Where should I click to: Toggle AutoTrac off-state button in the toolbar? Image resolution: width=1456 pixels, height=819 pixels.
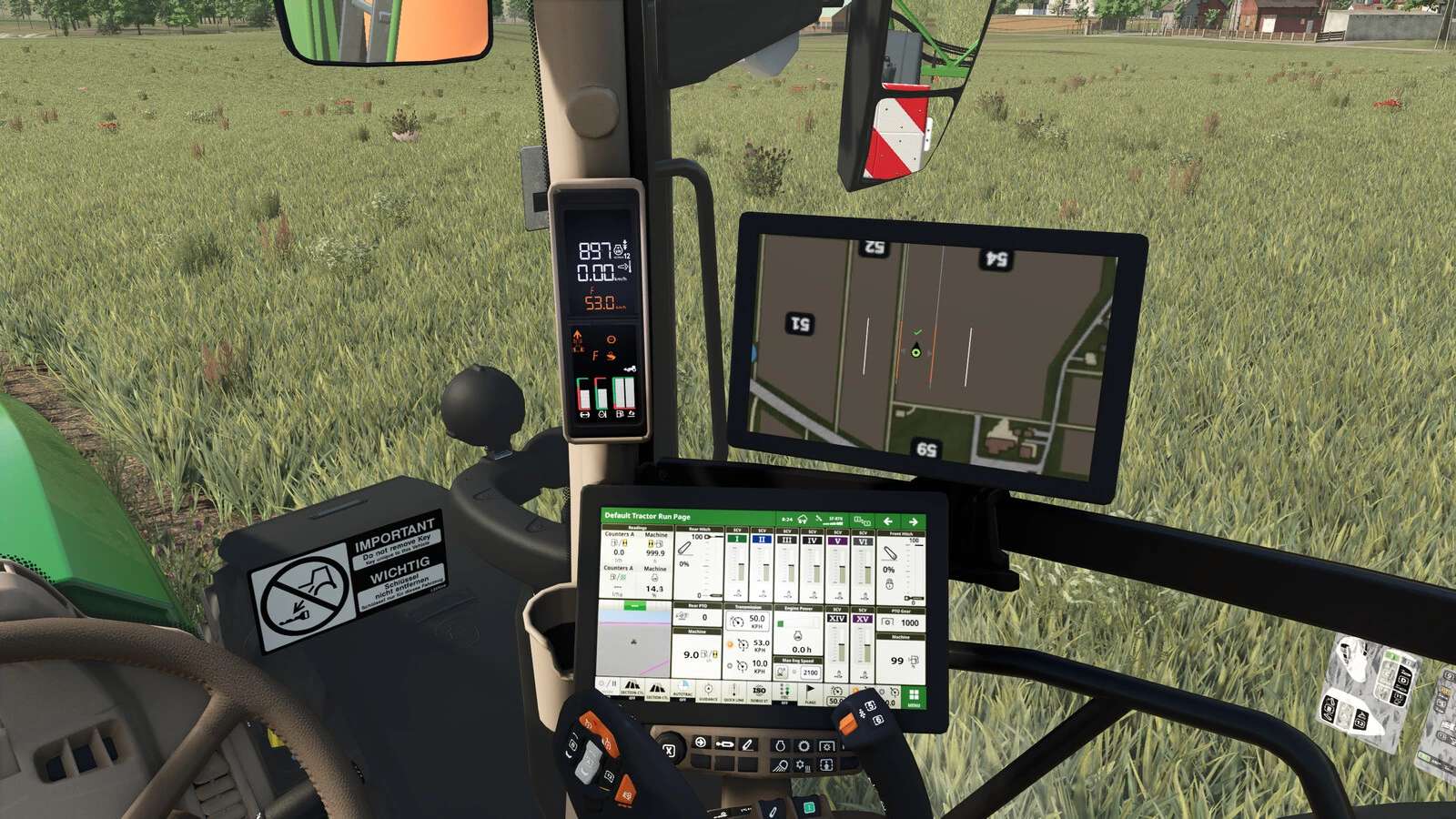[682, 692]
